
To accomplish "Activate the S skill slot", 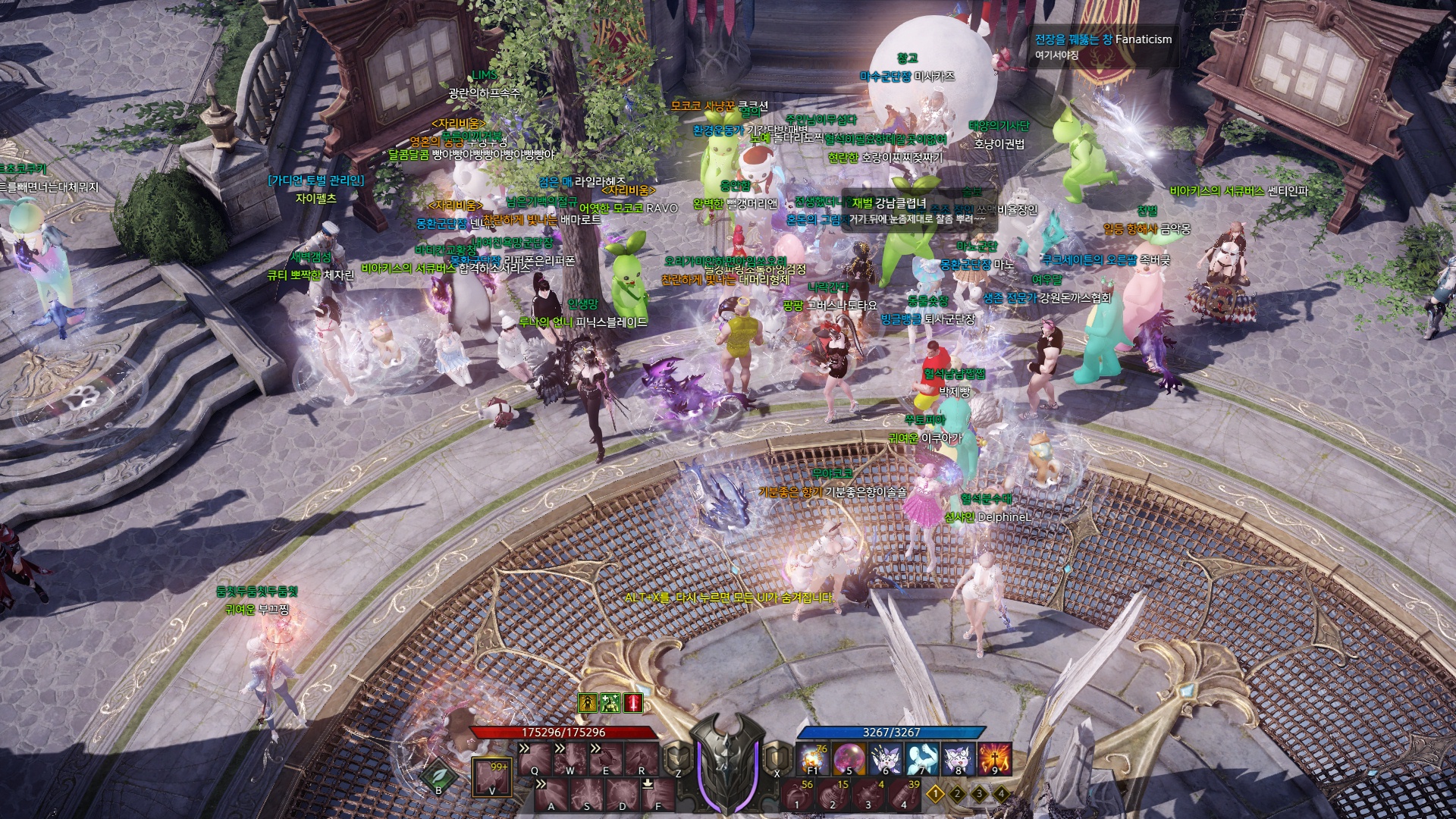I will (x=587, y=793).
